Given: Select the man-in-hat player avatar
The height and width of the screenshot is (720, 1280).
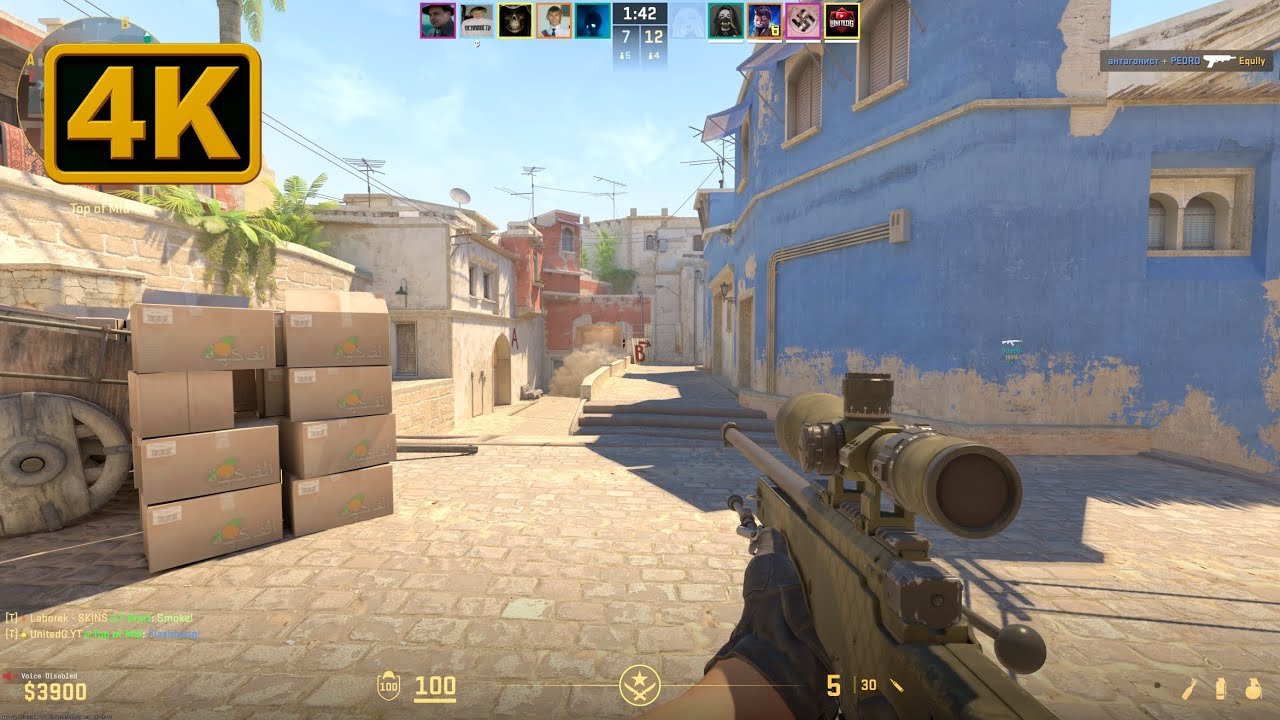Looking at the screenshot, I should point(437,21).
